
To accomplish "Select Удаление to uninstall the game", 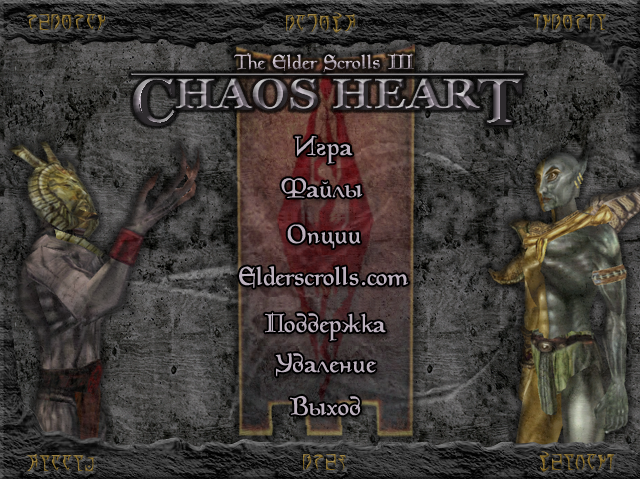I will [325, 365].
